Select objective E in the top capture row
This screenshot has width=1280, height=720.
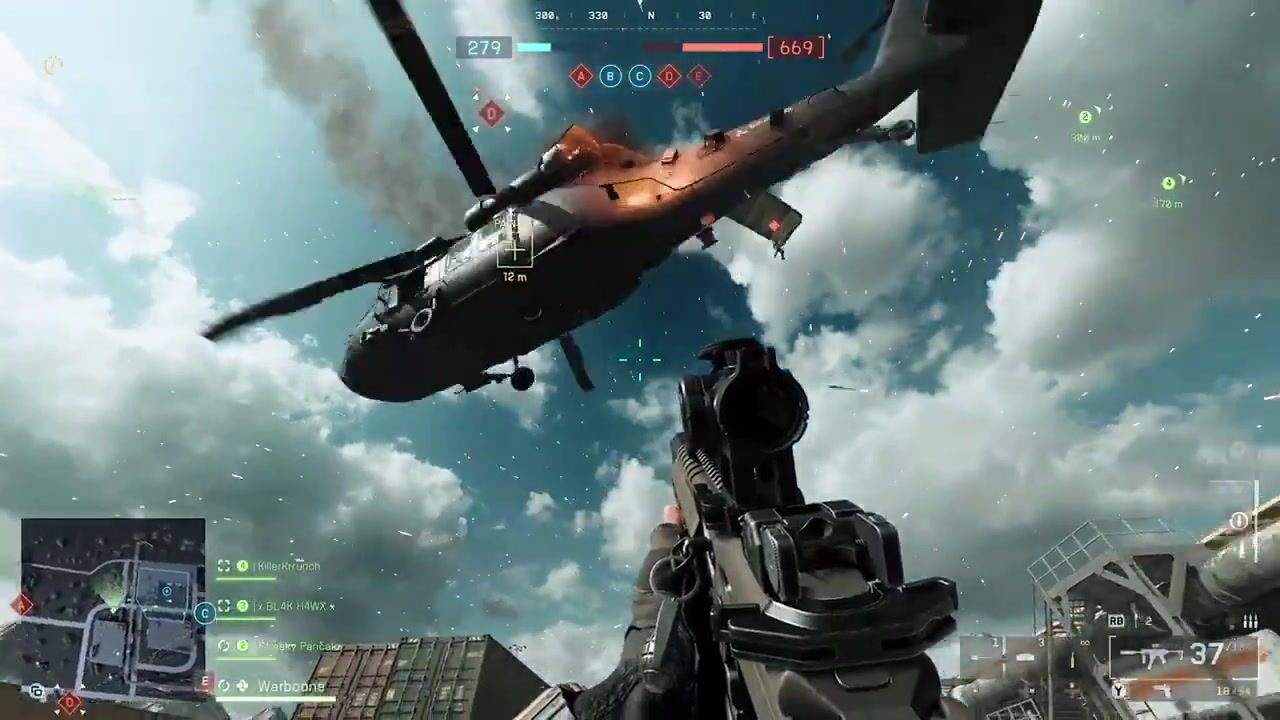point(699,76)
